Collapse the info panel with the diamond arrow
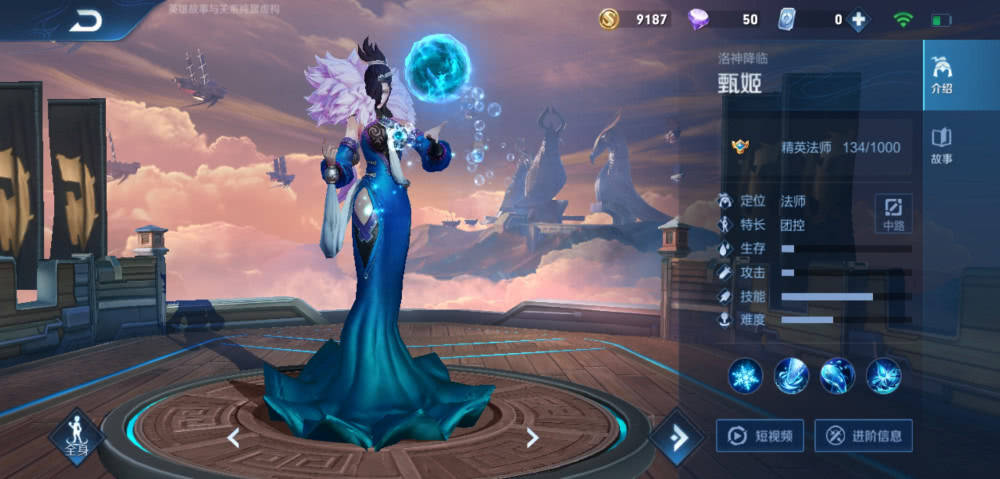Viewport: 1000px width, 479px height. tap(676, 437)
